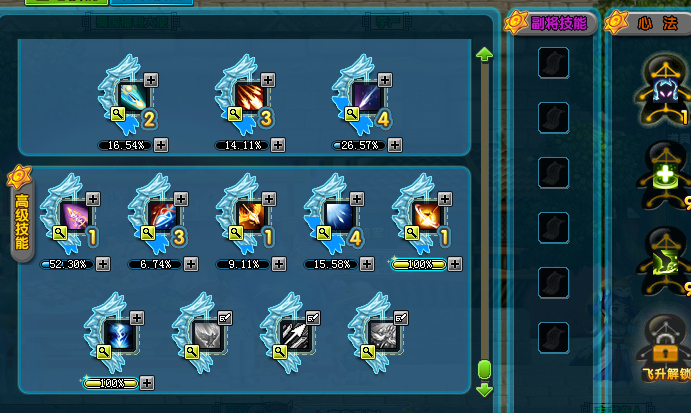Screen dimensions: 691x413
Task: Select the pink crystal advanced skill
Action: 75,215
